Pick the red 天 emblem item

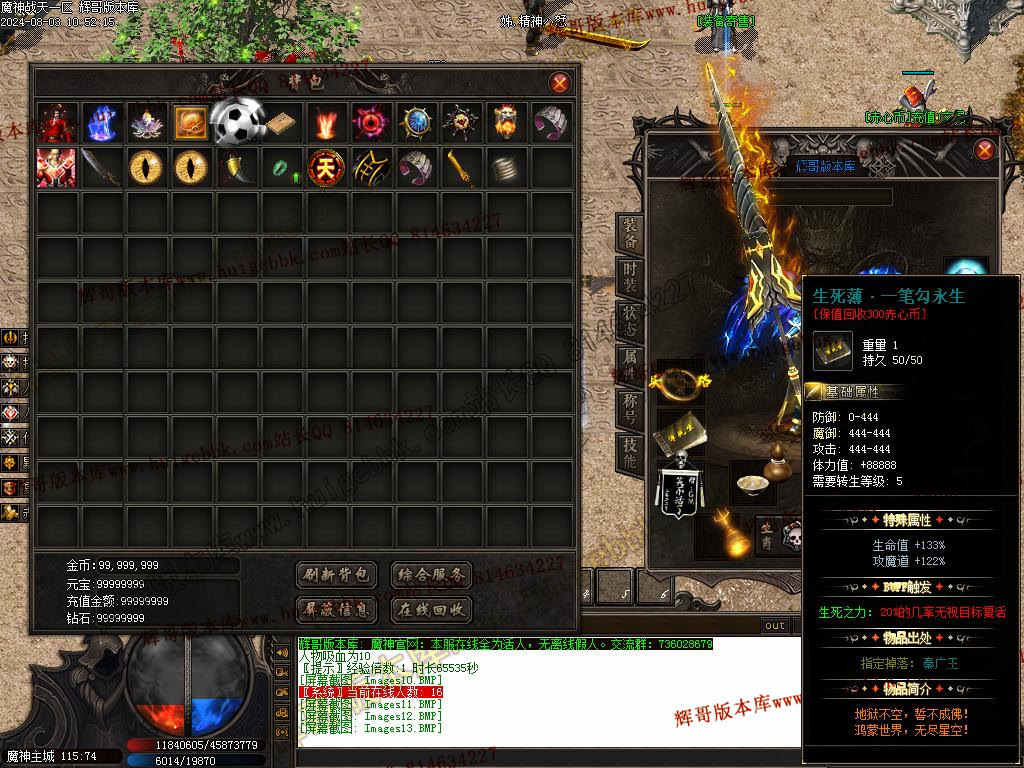pyautogui.click(x=325, y=167)
